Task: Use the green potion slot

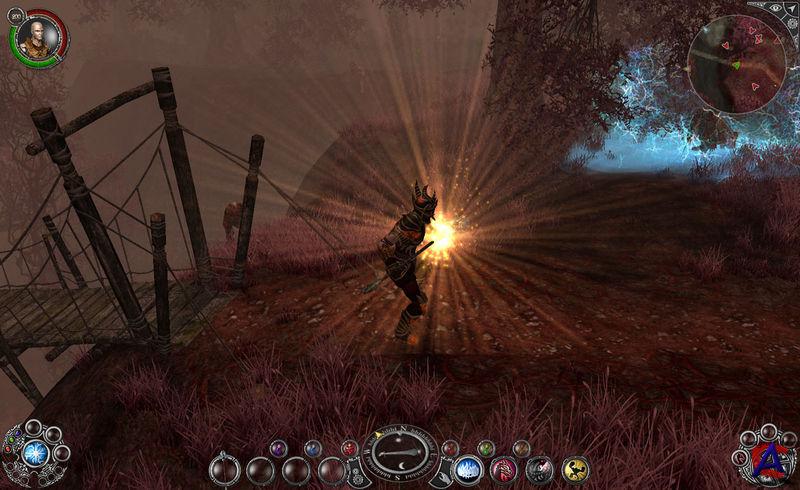Action: click(x=485, y=448)
